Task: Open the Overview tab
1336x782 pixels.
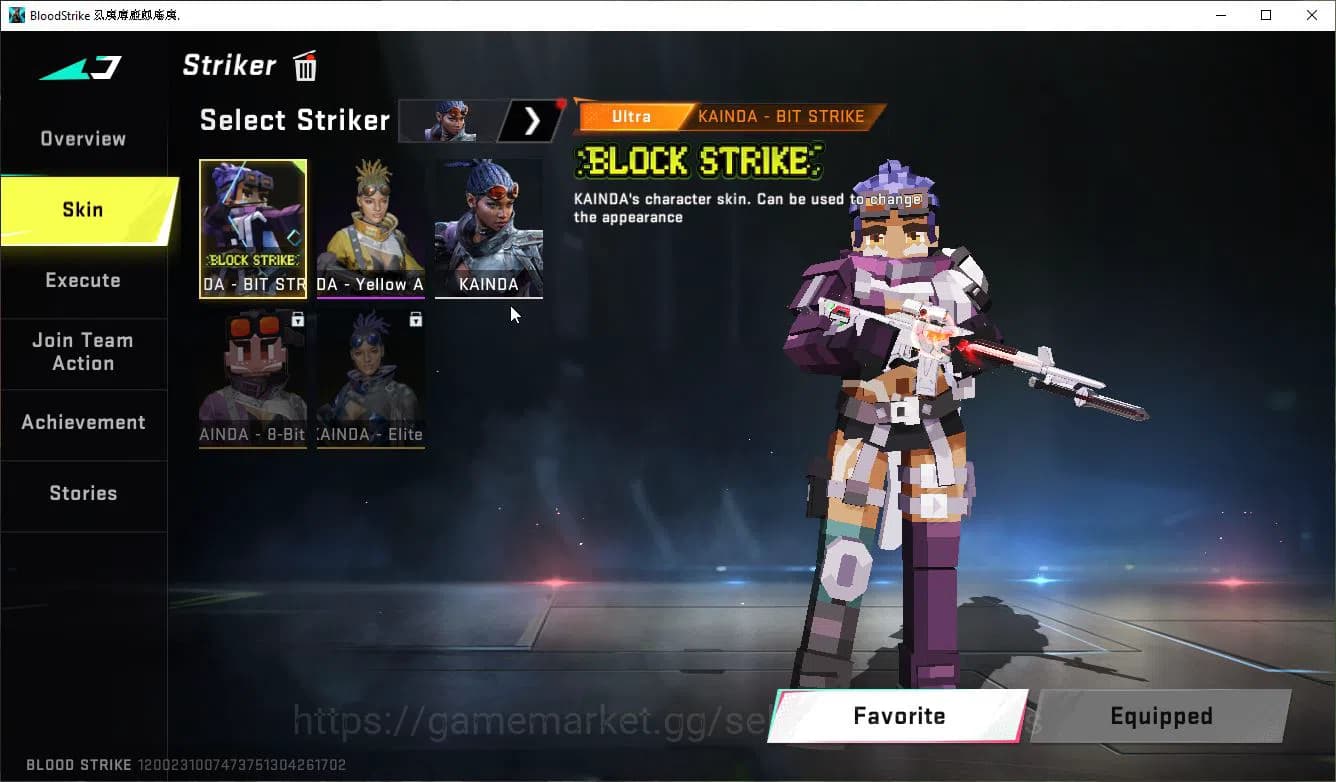Action: tap(82, 138)
